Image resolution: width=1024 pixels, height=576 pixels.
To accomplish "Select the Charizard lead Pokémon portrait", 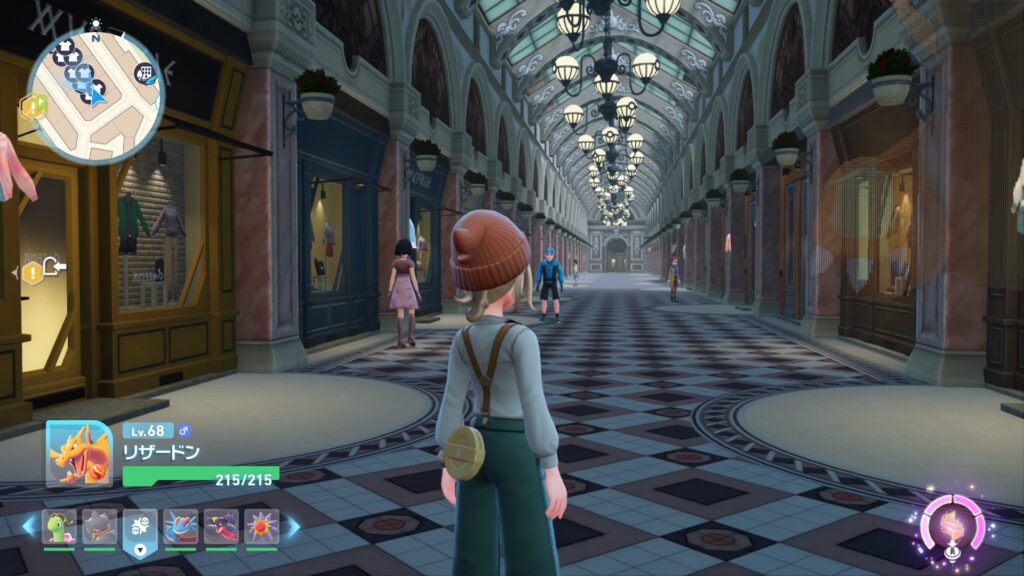I will point(79,453).
